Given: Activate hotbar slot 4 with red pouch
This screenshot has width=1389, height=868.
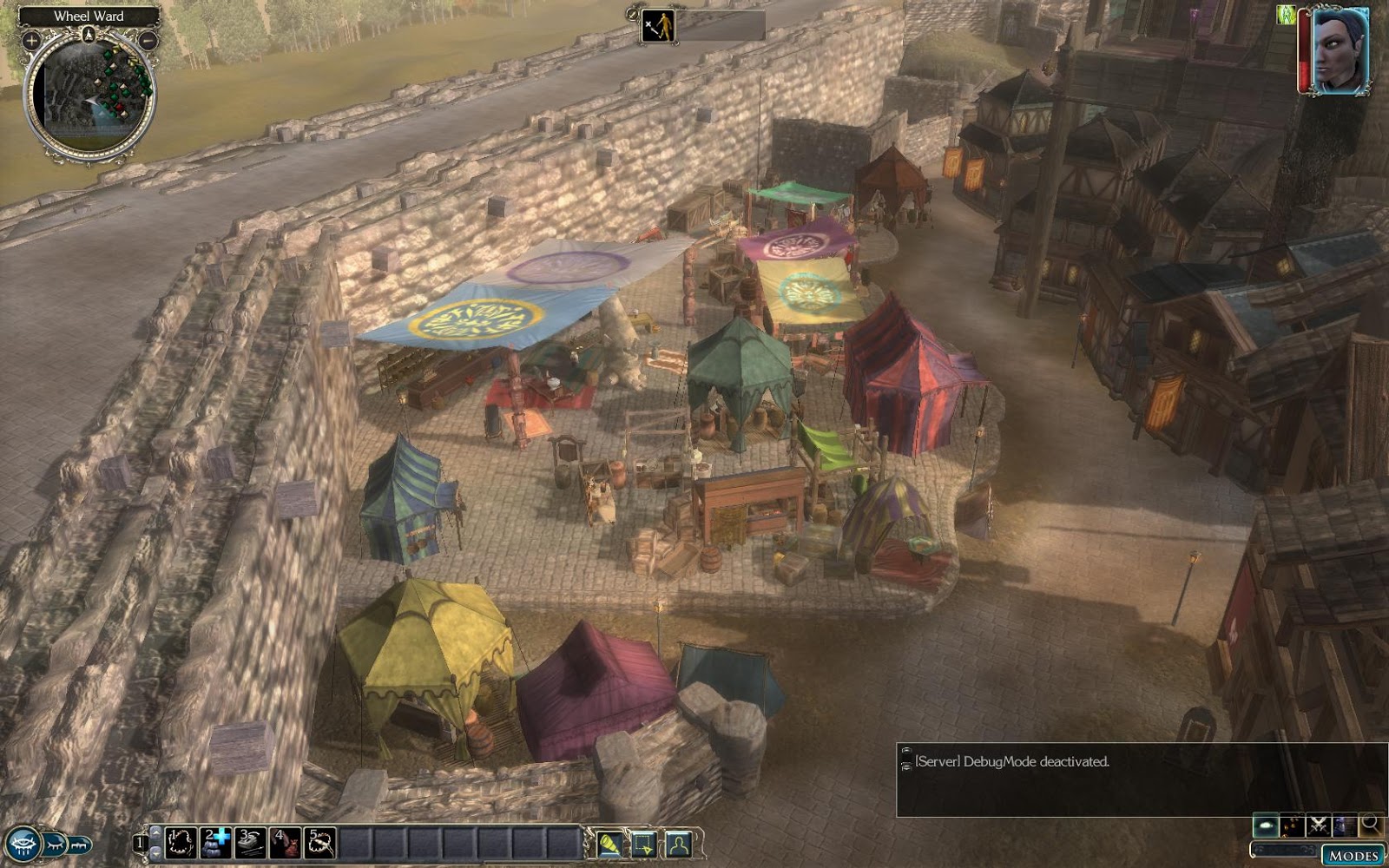Looking at the screenshot, I should click(x=285, y=843).
